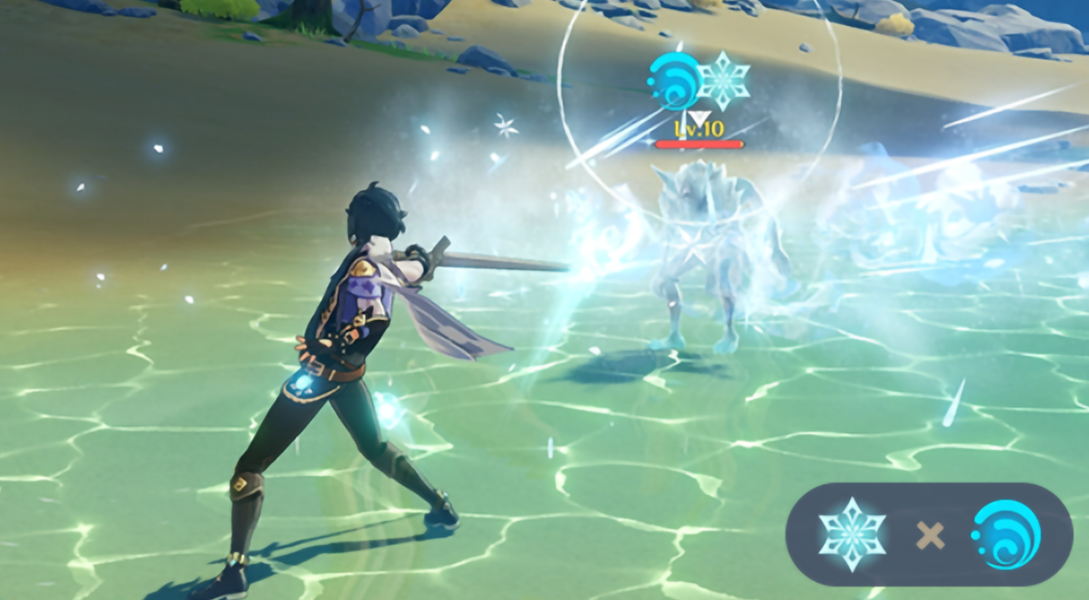Select the Hydro icon in the reaction panel

[x=1005, y=534]
